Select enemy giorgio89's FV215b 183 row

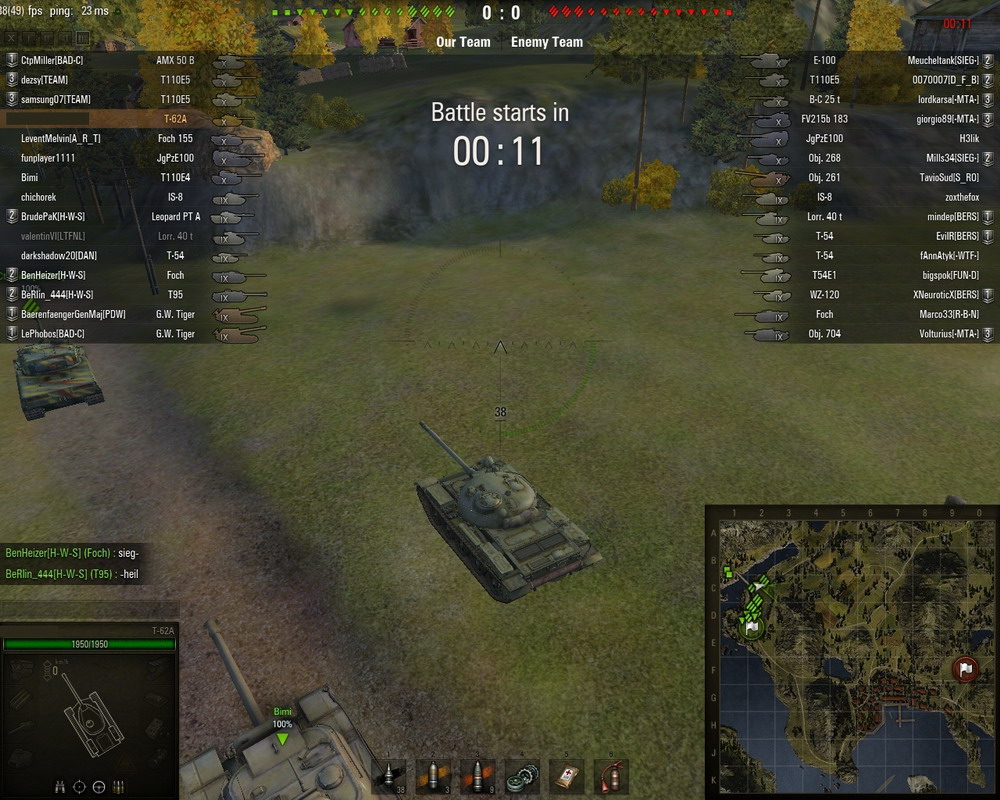pos(880,119)
